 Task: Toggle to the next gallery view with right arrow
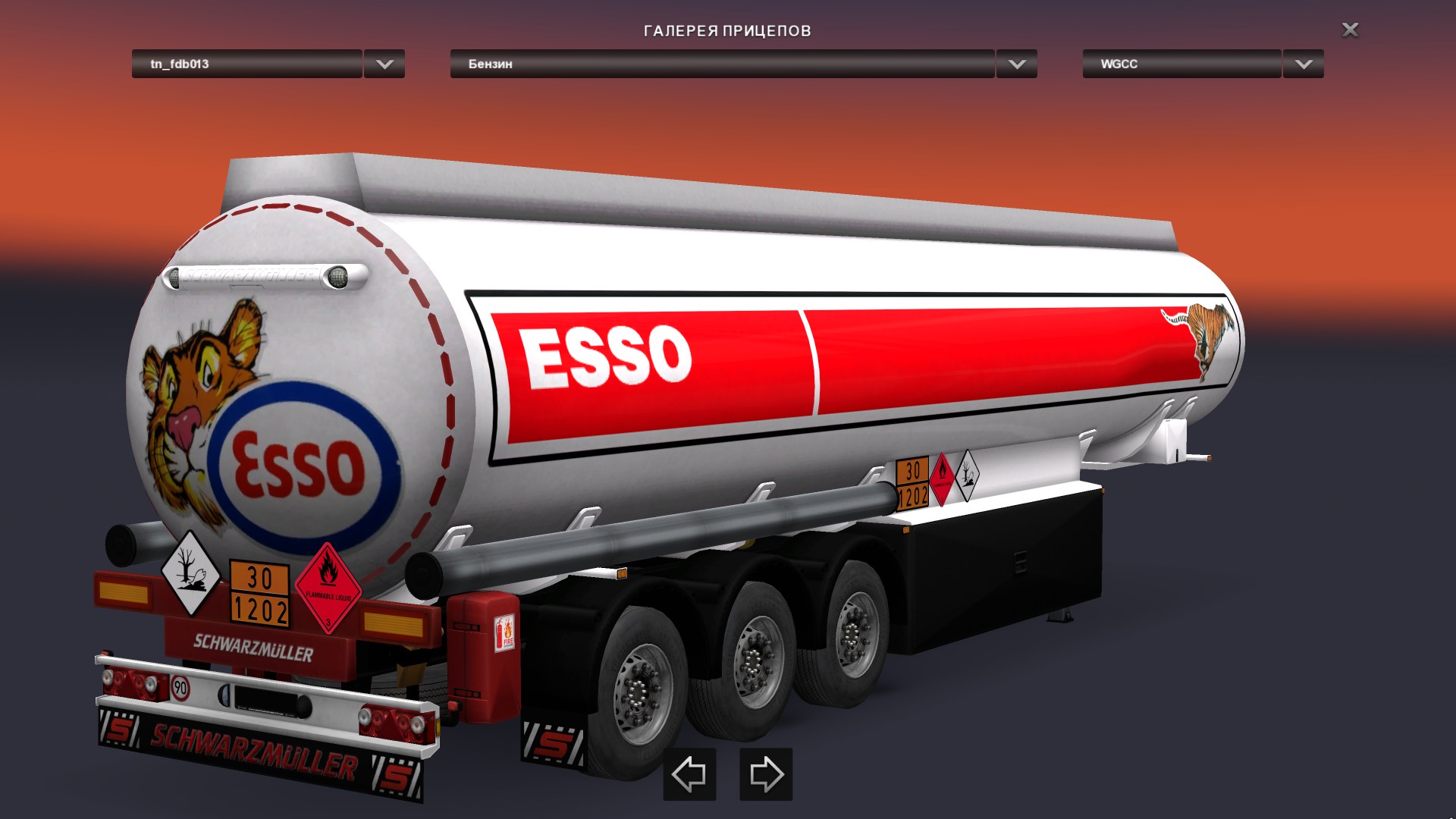coord(765,775)
